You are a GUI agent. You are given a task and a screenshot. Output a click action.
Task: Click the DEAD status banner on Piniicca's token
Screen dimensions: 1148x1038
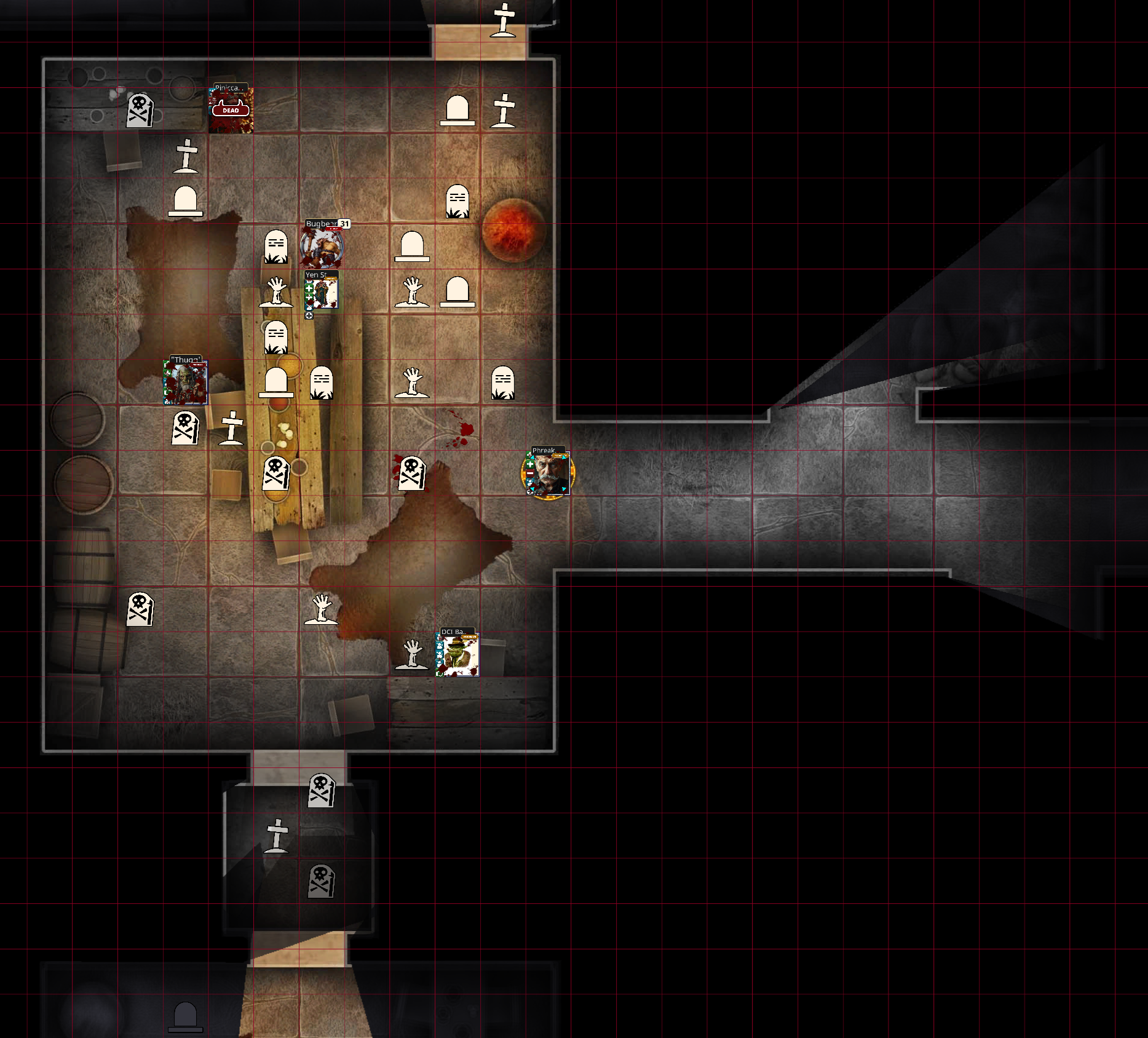point(232,112)
